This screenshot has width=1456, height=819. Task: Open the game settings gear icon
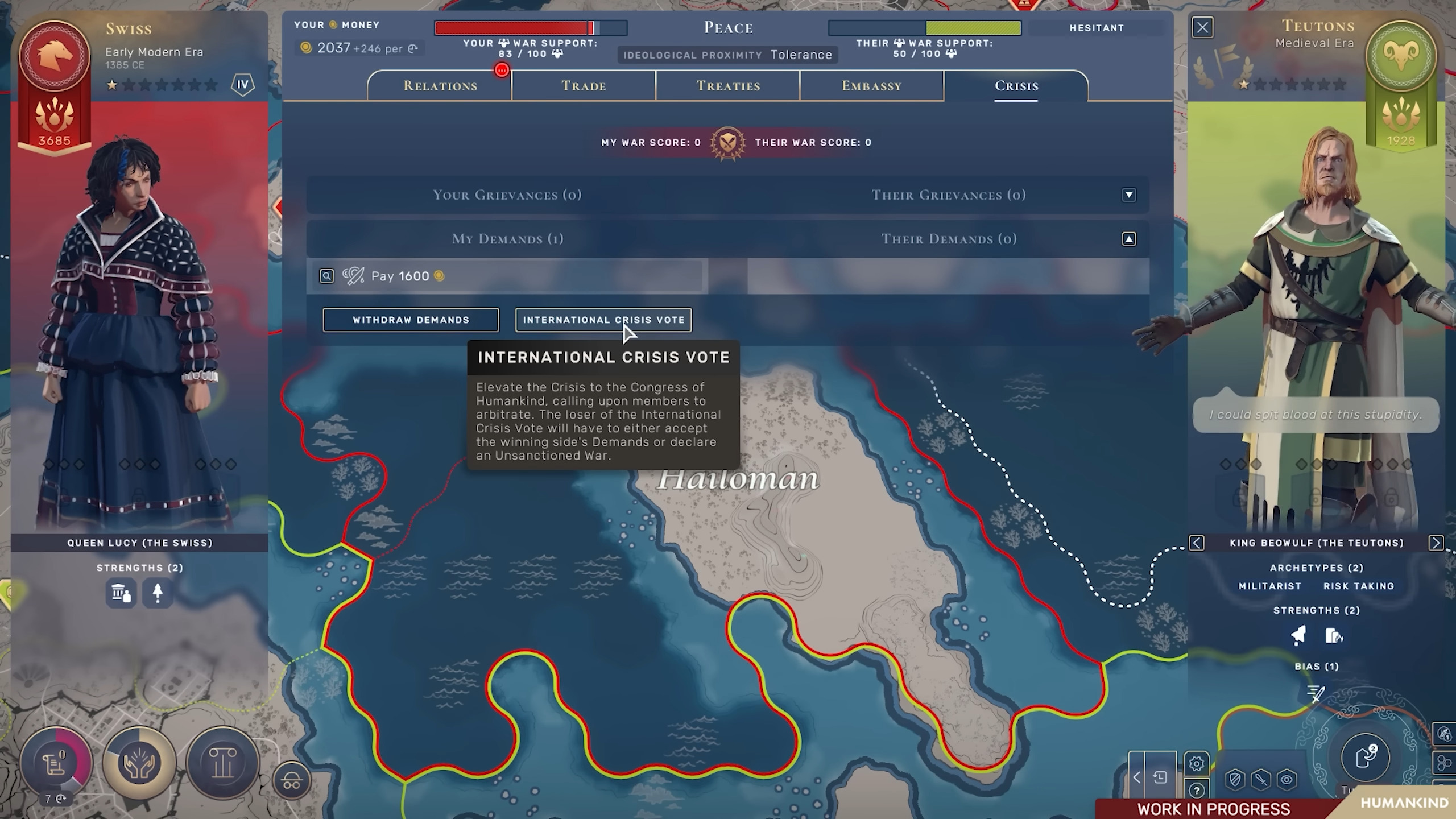click(x=1196, y=763)
